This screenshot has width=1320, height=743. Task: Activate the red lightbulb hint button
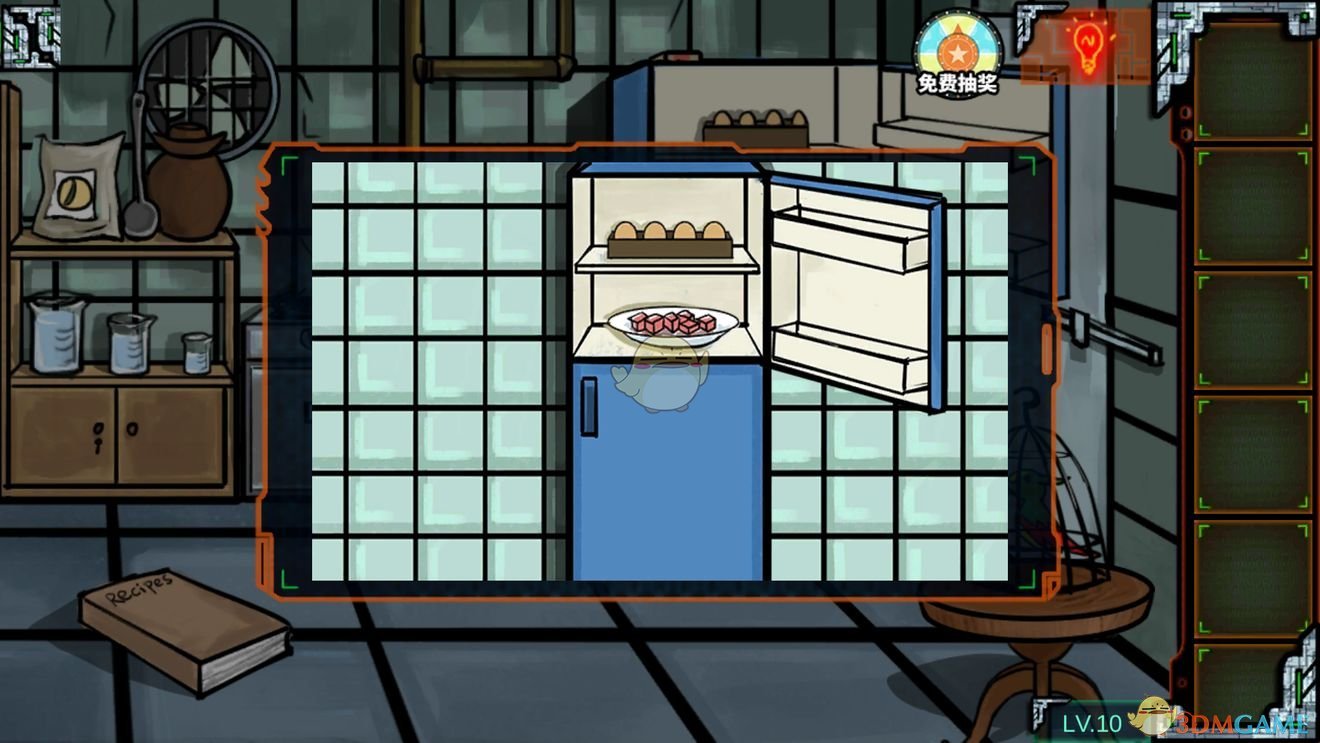pyautogui.click(x=1087, y=45)
